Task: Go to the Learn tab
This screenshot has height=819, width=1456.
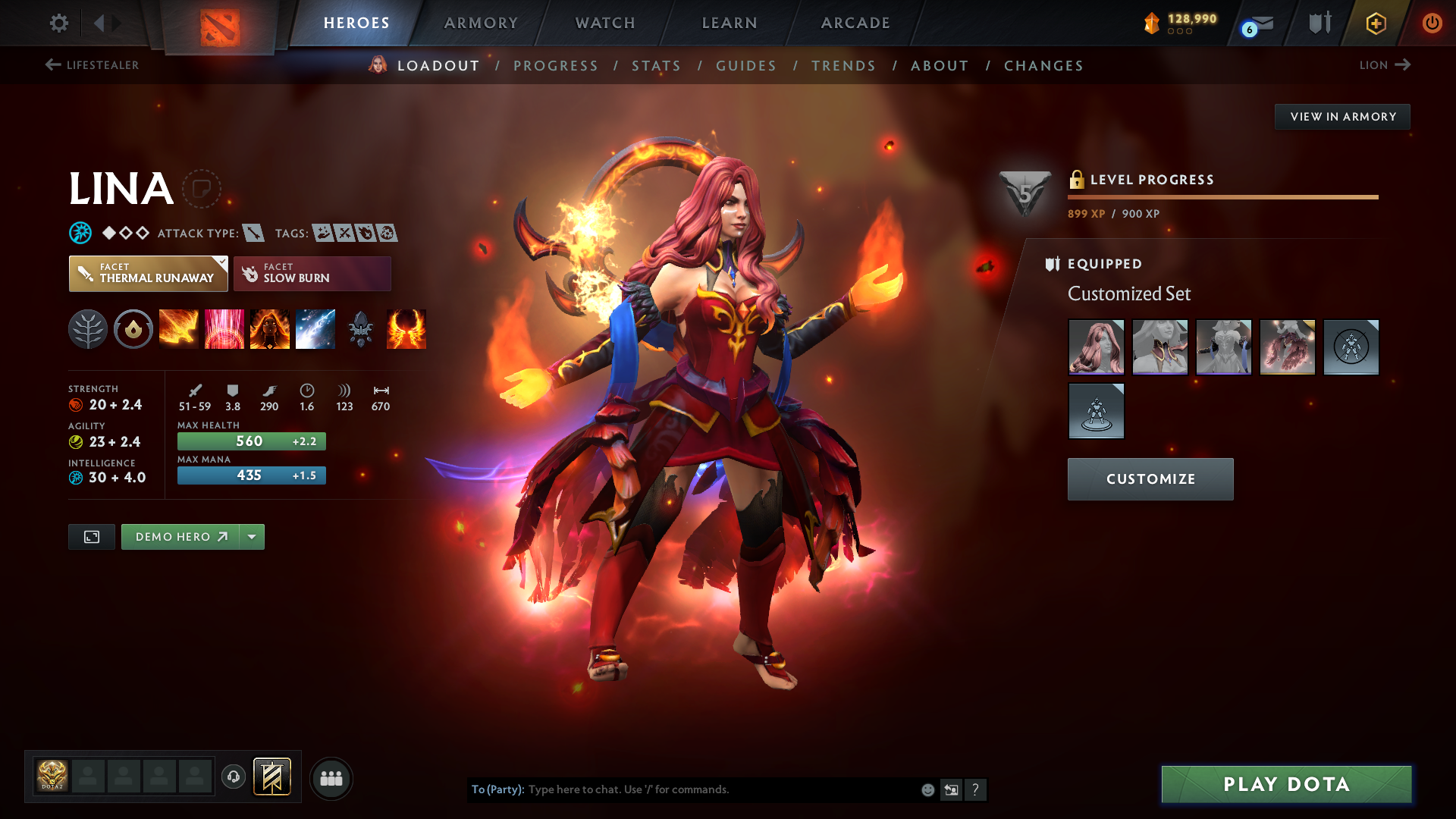Action: pos(730,23)
